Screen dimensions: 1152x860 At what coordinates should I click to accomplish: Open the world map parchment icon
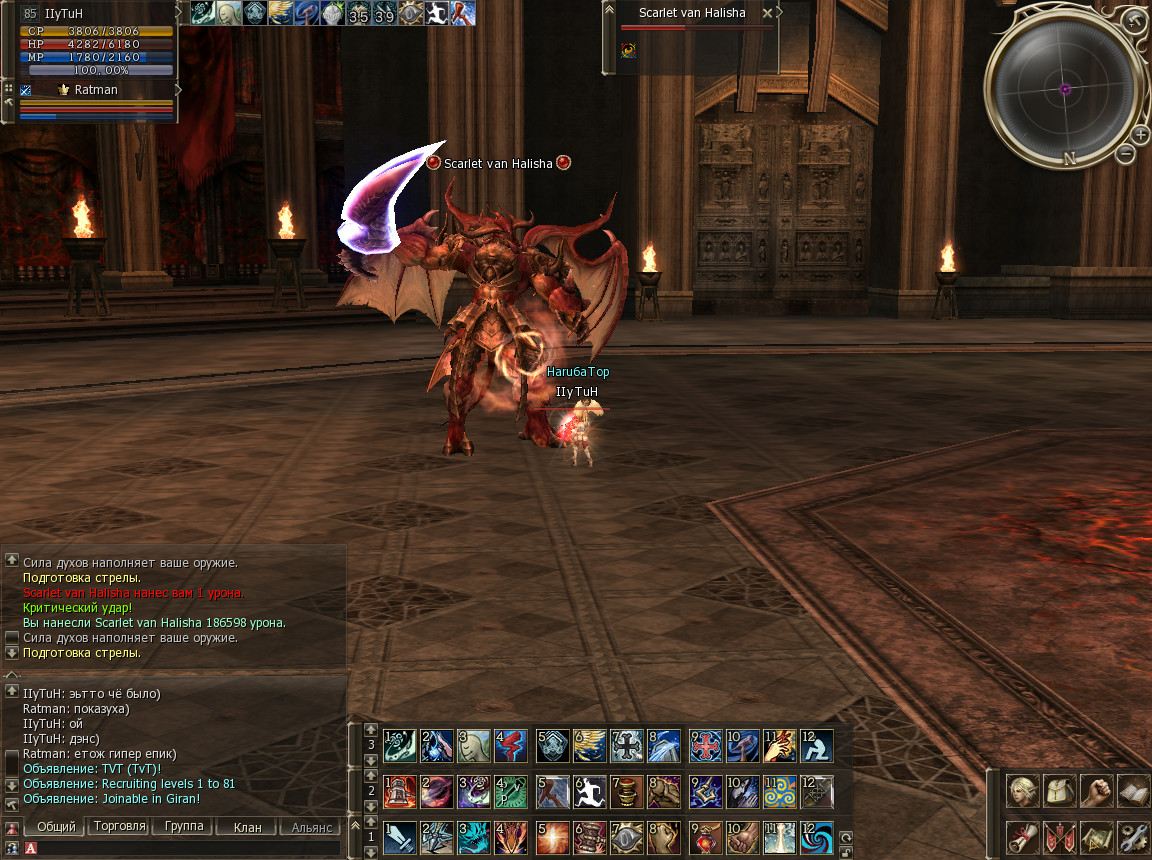(x=1097, y=835)
